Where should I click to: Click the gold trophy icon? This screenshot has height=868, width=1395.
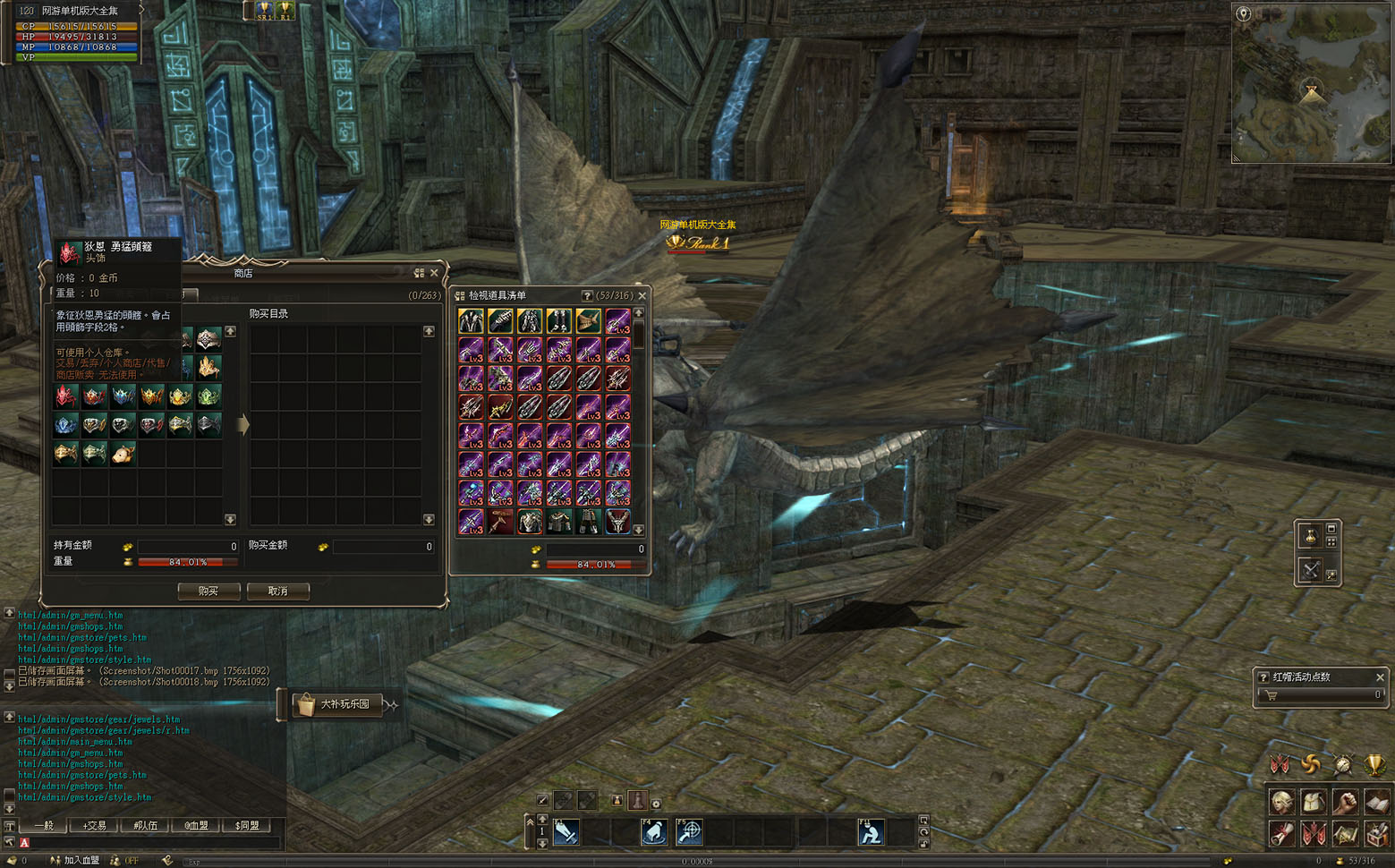click(1374, 765)
